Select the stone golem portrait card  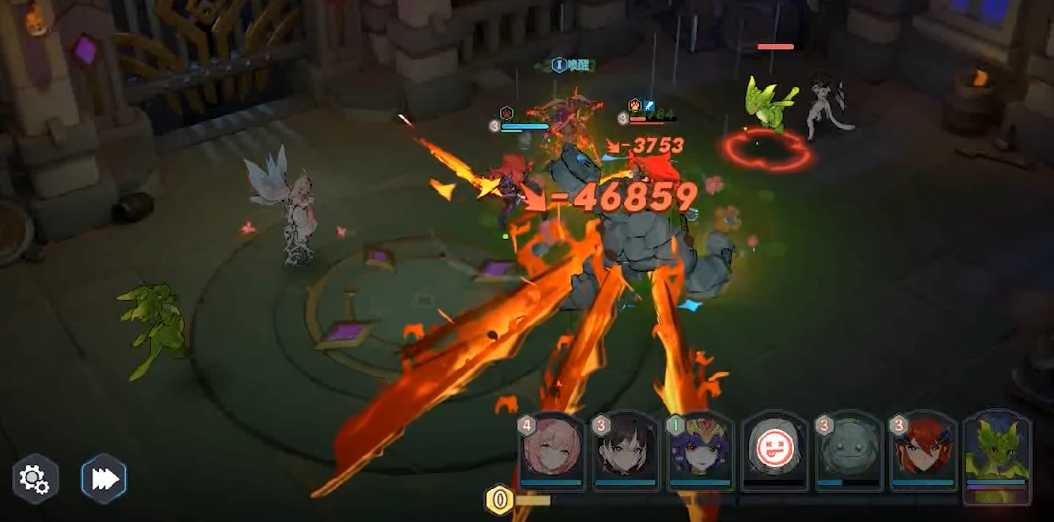(849, 452)
